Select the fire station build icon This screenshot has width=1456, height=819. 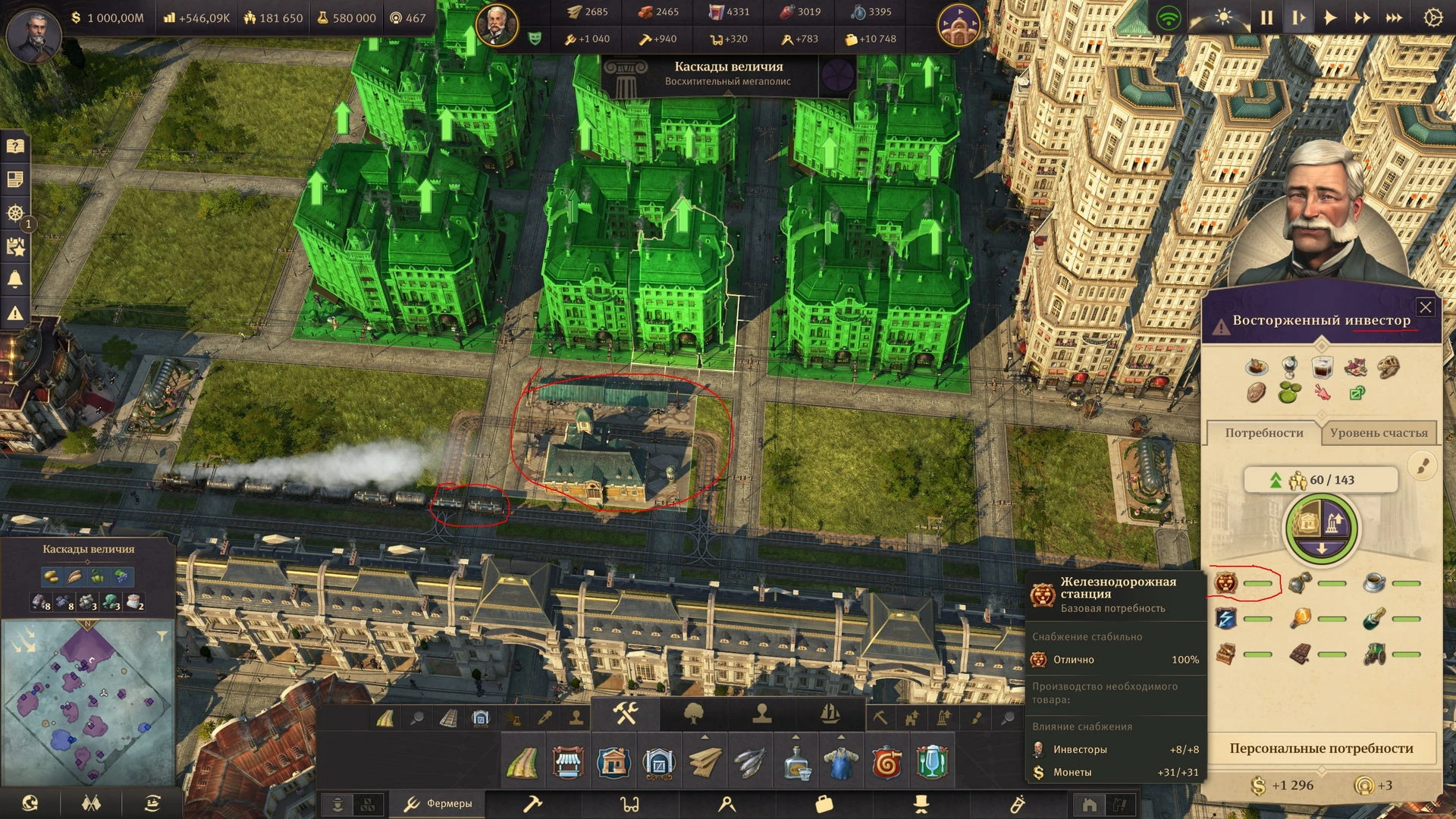point(886,762)
